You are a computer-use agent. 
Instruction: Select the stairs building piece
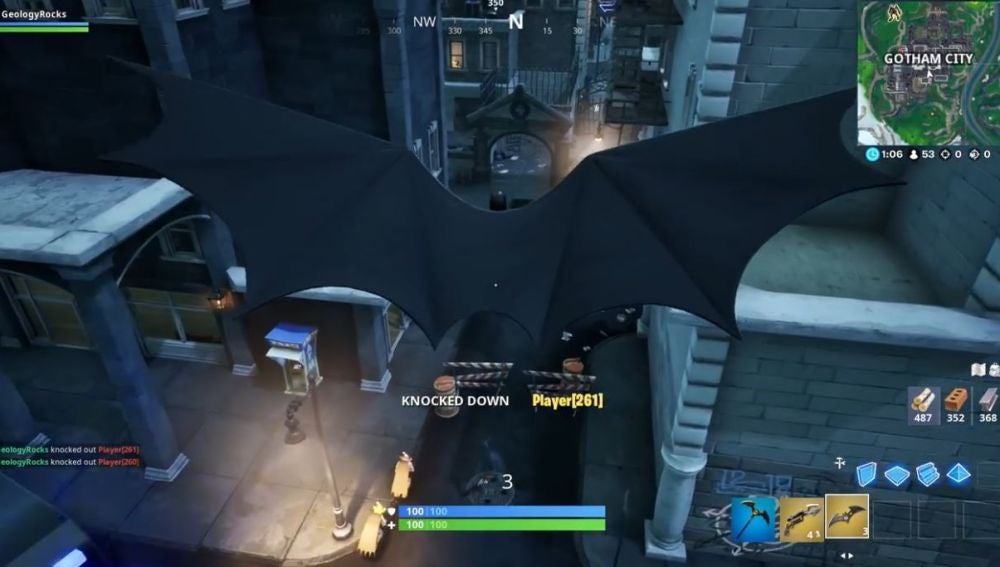[928, 474]
